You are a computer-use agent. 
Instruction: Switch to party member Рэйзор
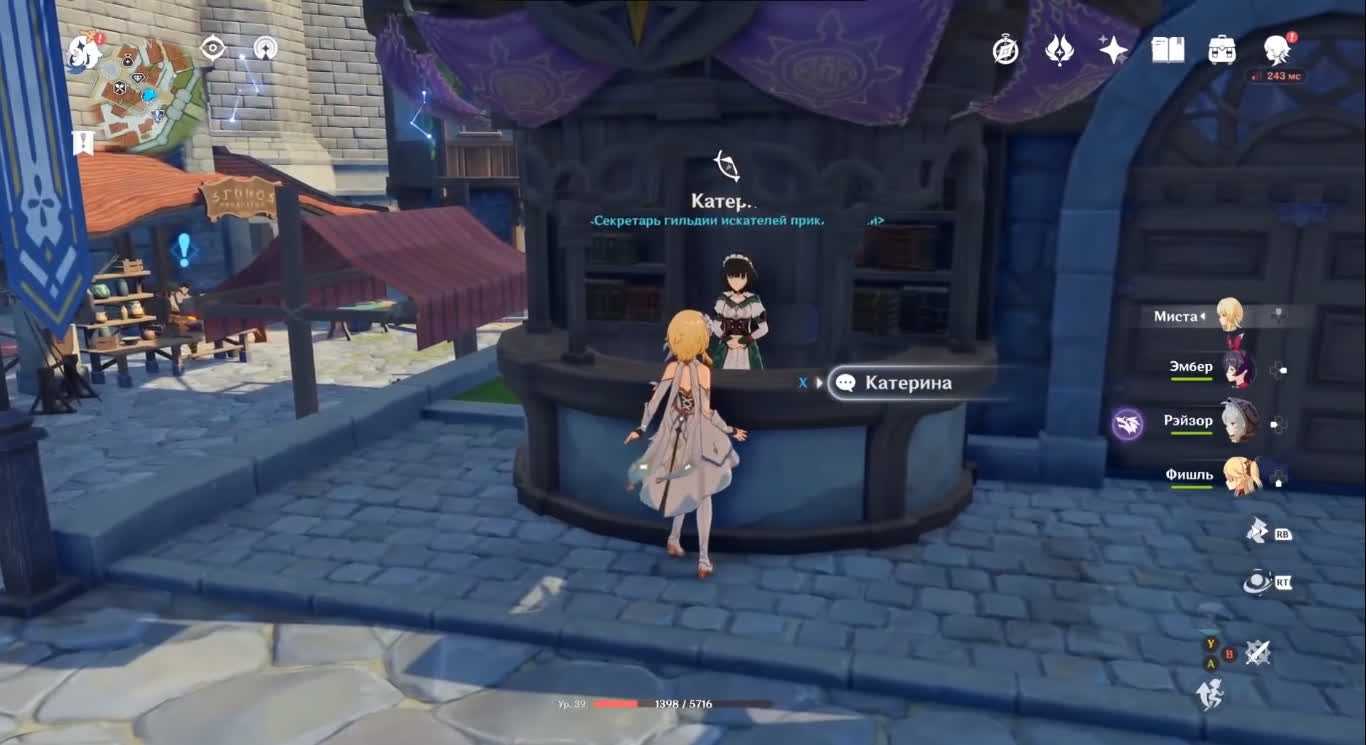[1240, 423]
